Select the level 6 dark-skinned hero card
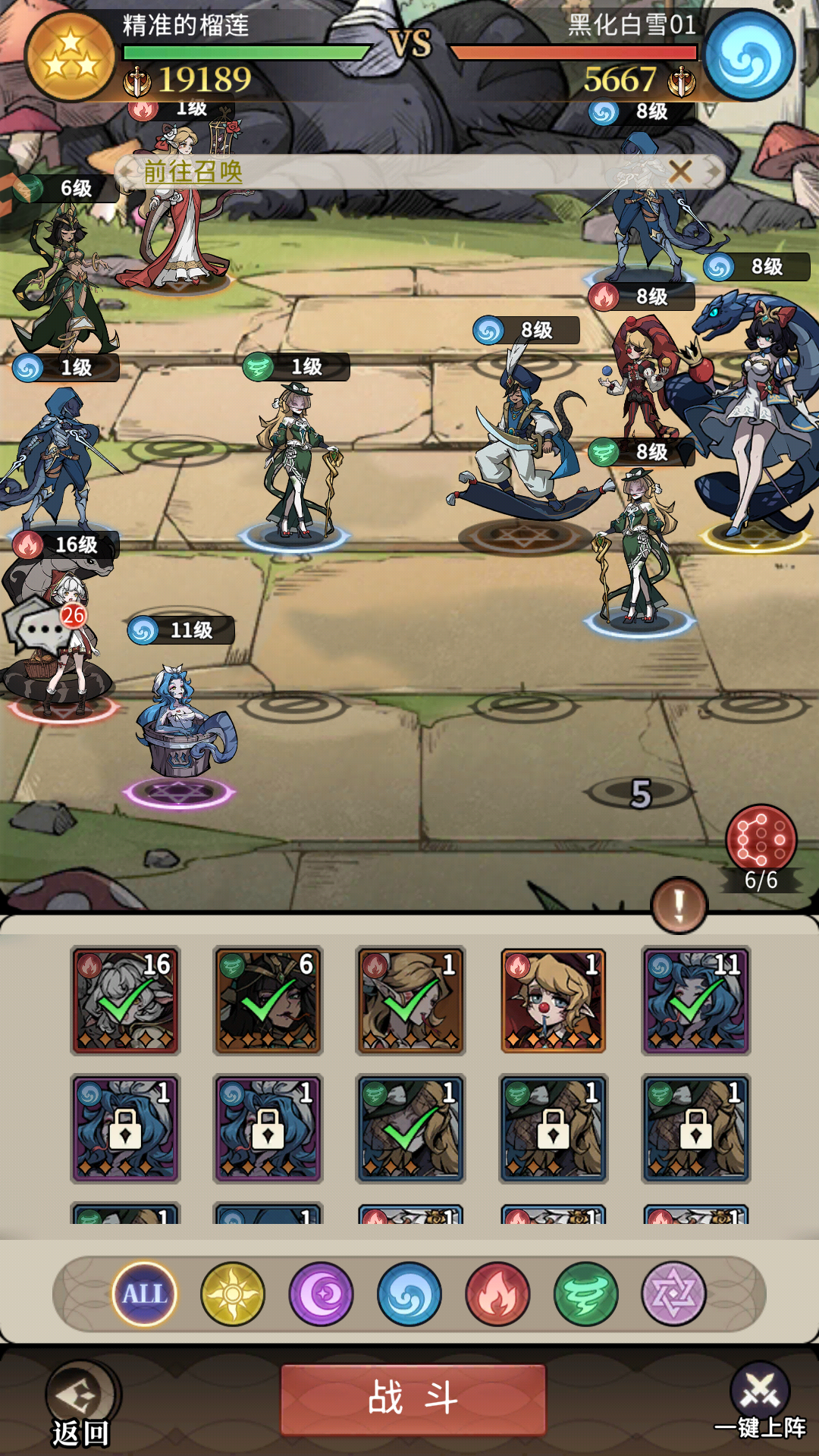This screenshot has width=819, height=1456. click(x=268, y=1000)
